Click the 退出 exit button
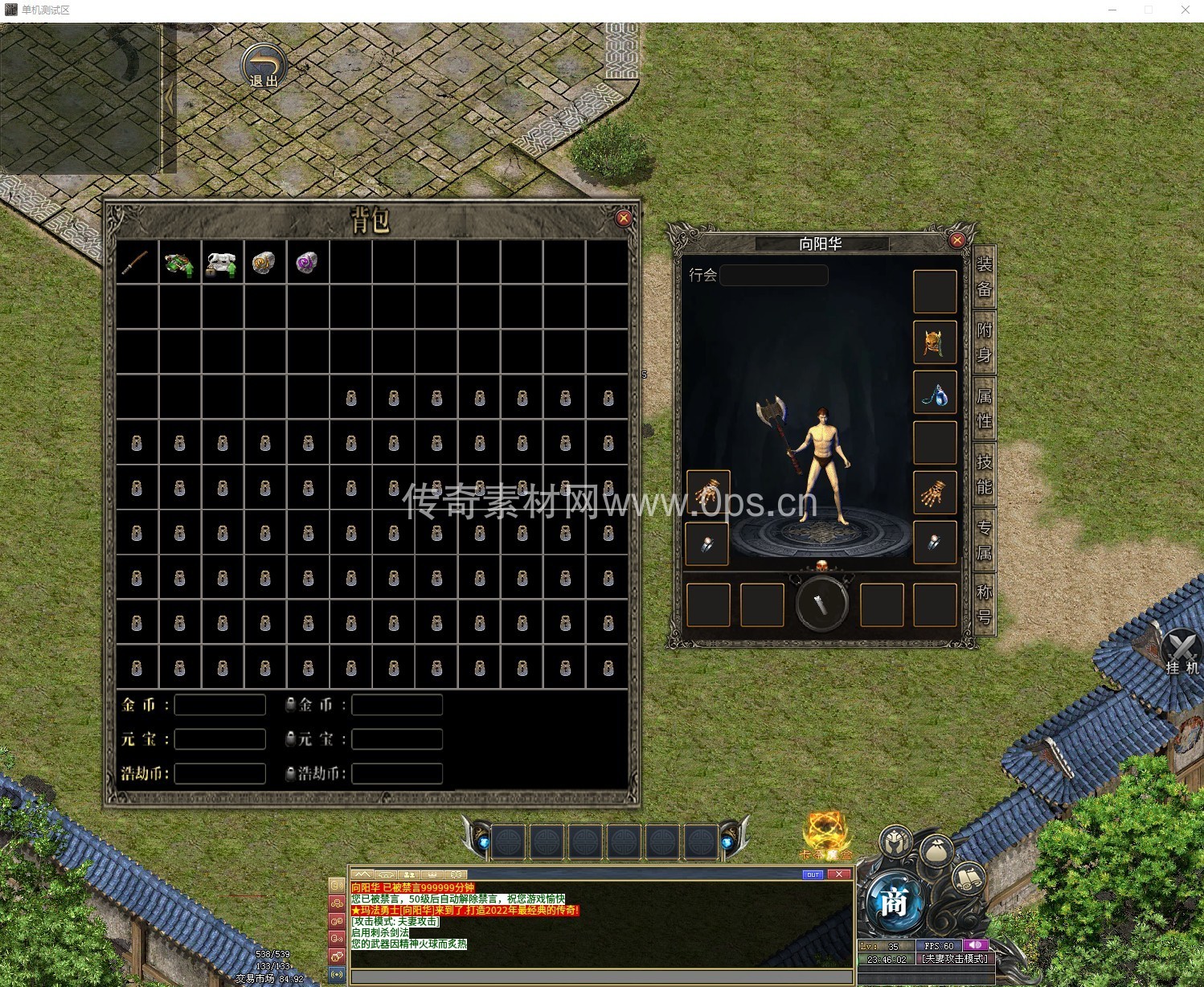 click(264, 66)
